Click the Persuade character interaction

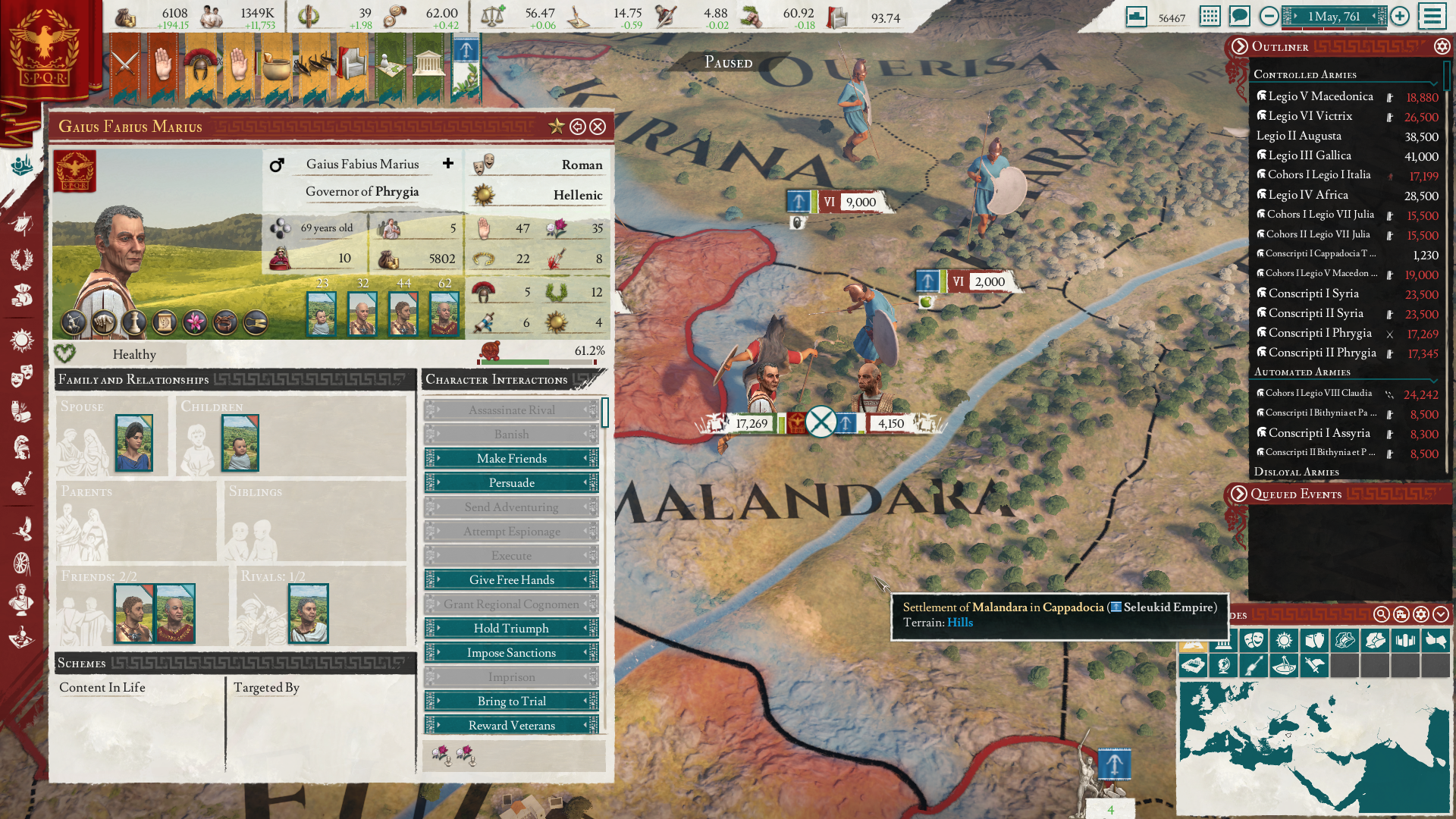pos(511,482)
